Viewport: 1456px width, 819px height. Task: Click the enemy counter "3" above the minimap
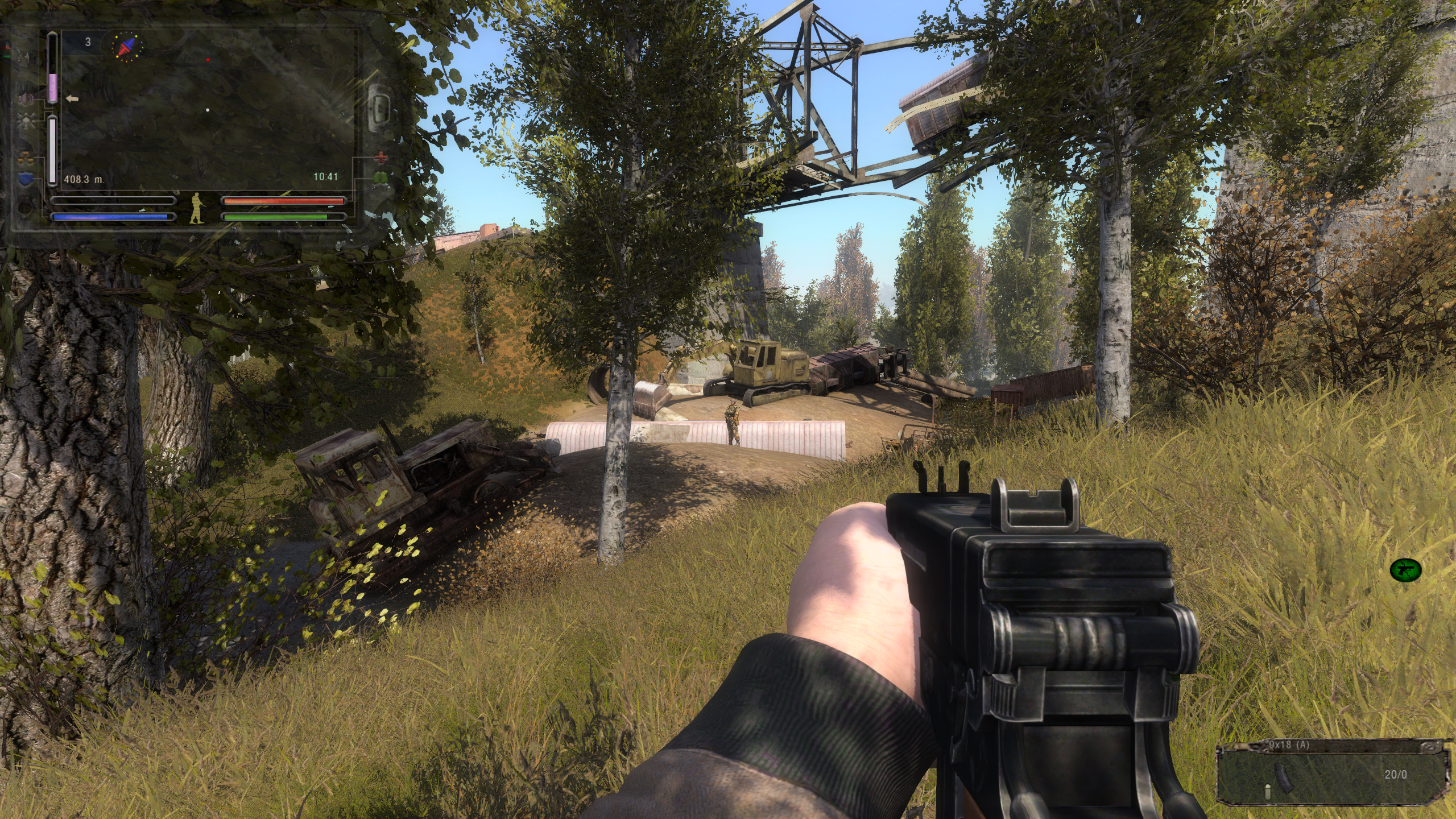tap(88, 42)
